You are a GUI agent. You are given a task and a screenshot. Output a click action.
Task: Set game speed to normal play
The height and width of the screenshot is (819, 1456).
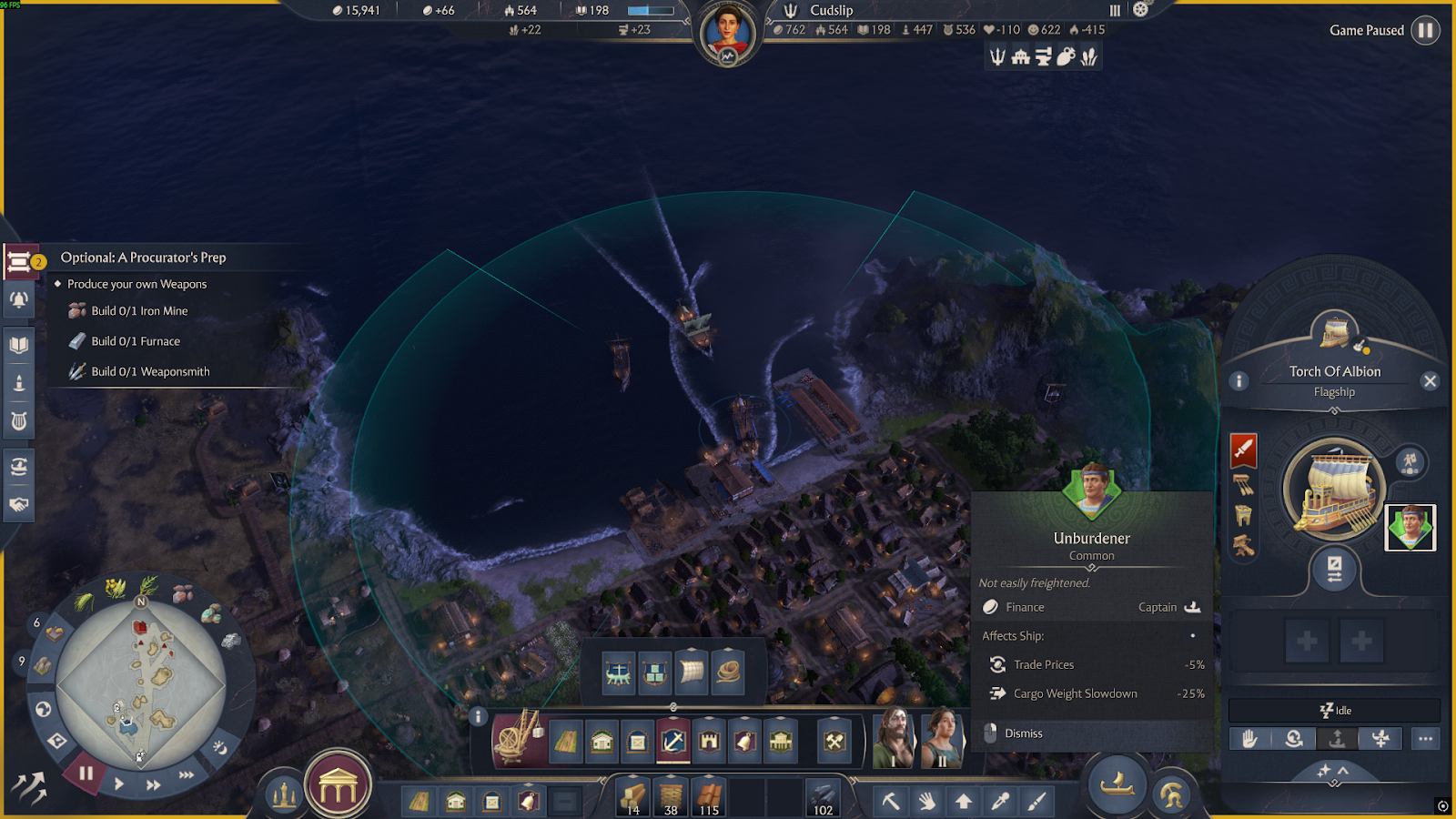pyautogui.click(x=119, y=784)
